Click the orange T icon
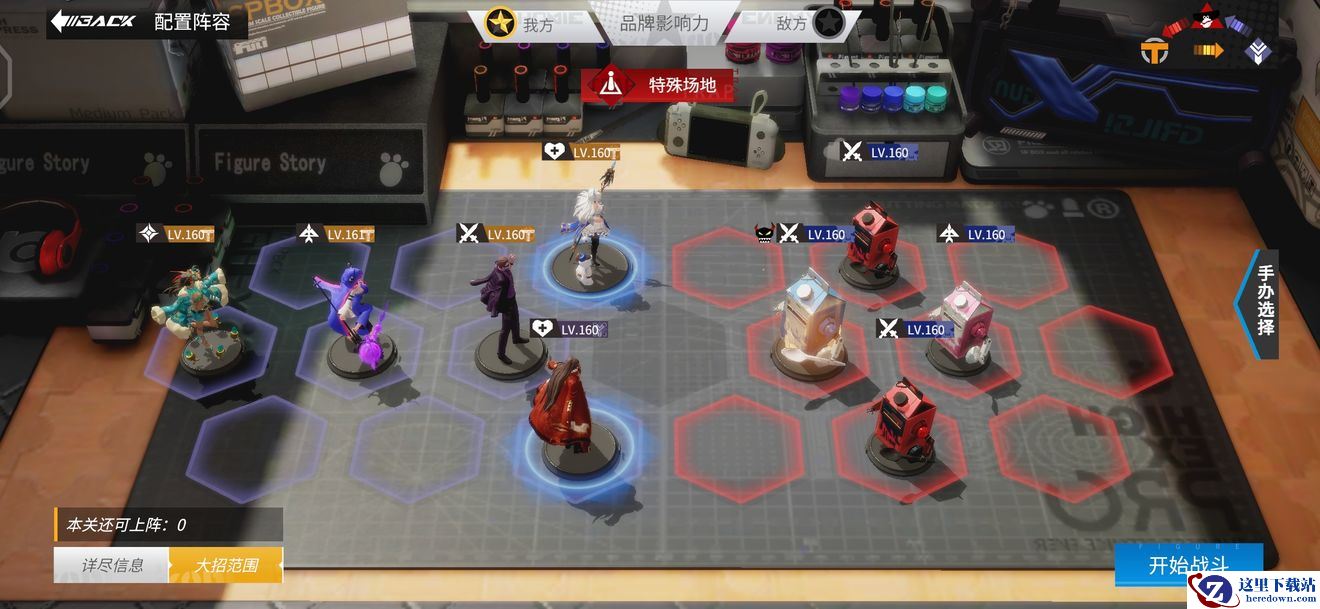The height and width of the screenshot is (609, 1320). coord(1155,50)
